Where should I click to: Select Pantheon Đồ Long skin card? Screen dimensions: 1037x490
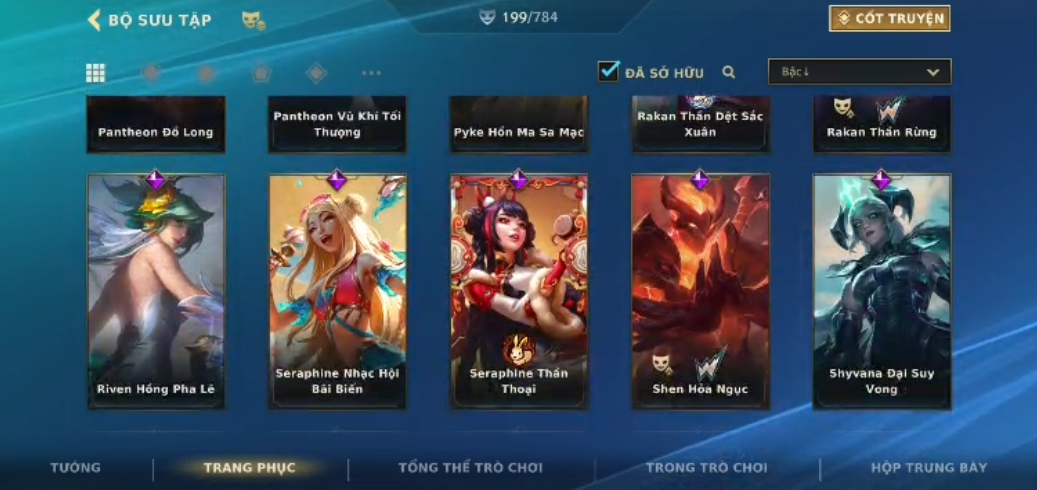click(x=155, y=125)
